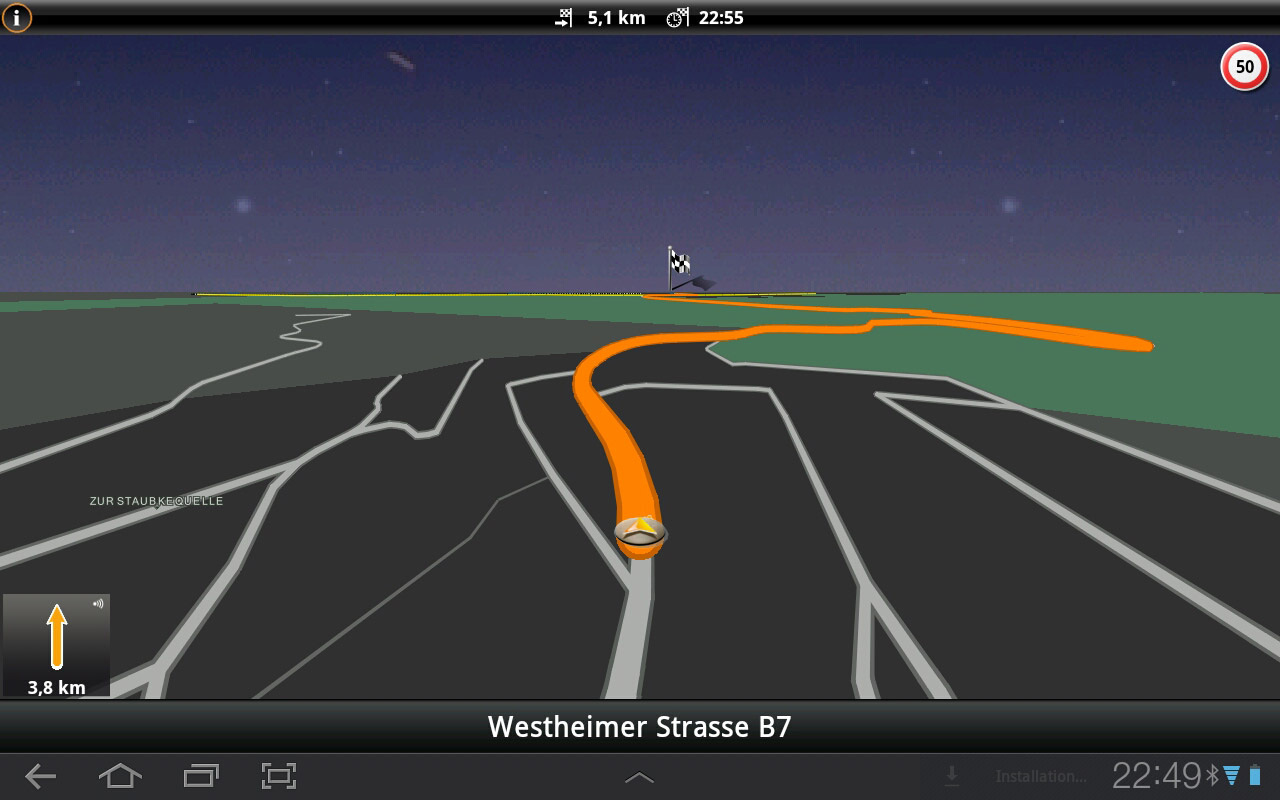Expand the bottom bar up-chevron
This screenshot has width=1280, height=800.
pyautogui.click(x=640, y=777)
